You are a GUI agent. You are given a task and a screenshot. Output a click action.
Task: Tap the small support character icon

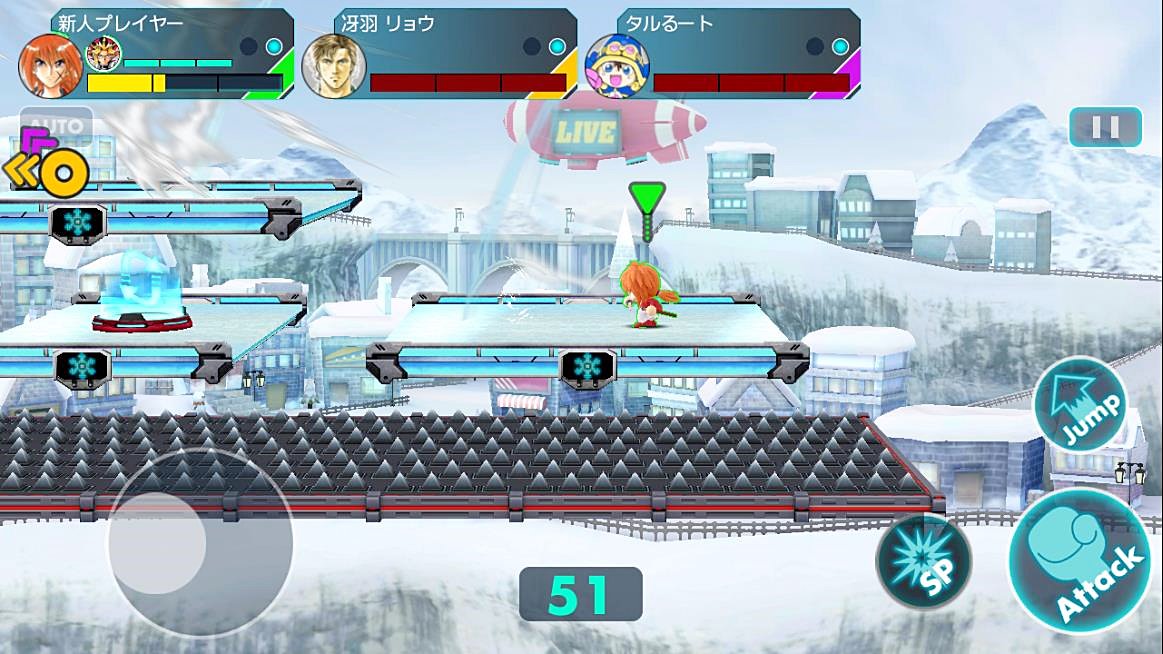pyautogui.click(x=104, y=53)
